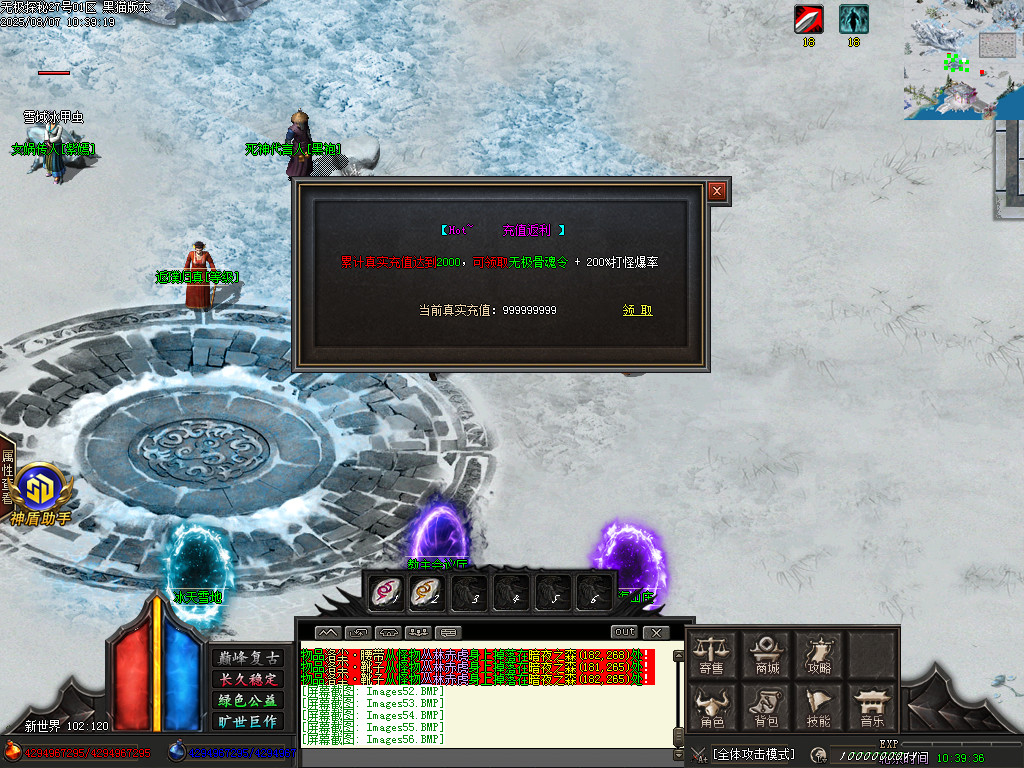Open the 攻略 guide panel

point(819,655)
